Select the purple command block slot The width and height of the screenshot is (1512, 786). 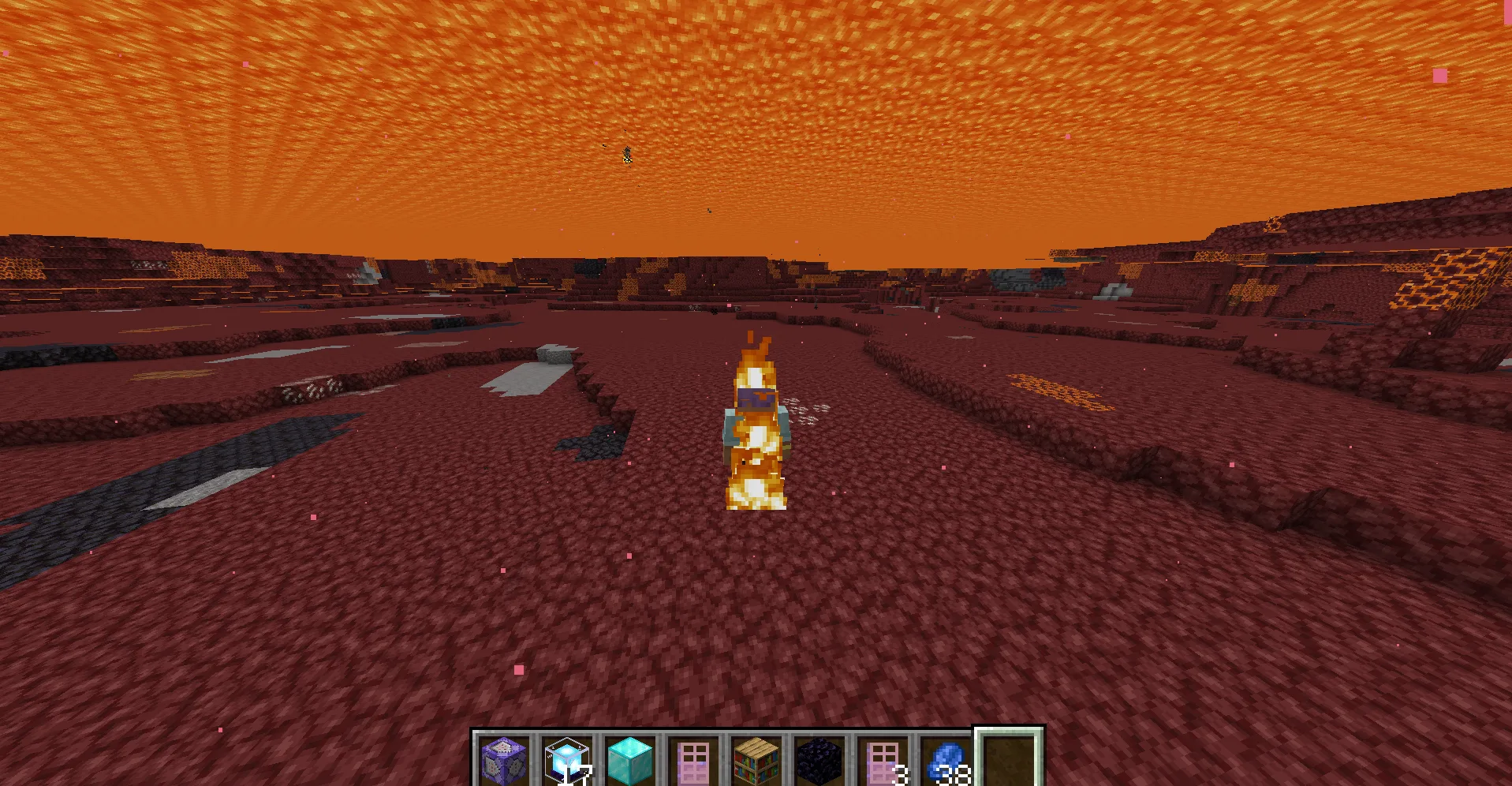tap(504, 759)
